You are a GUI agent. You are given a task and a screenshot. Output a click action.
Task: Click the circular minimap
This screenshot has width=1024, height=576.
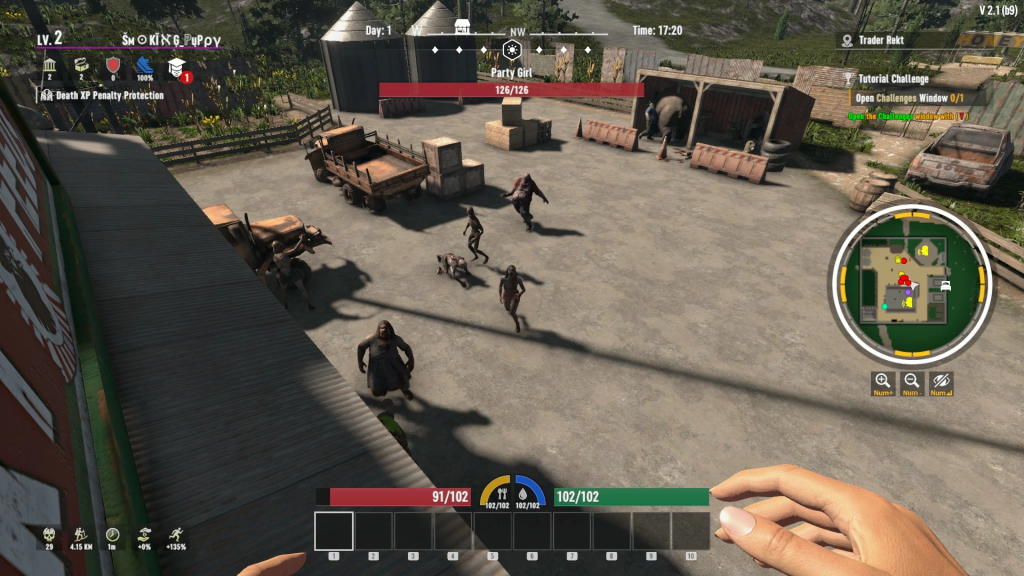[910, 283]
